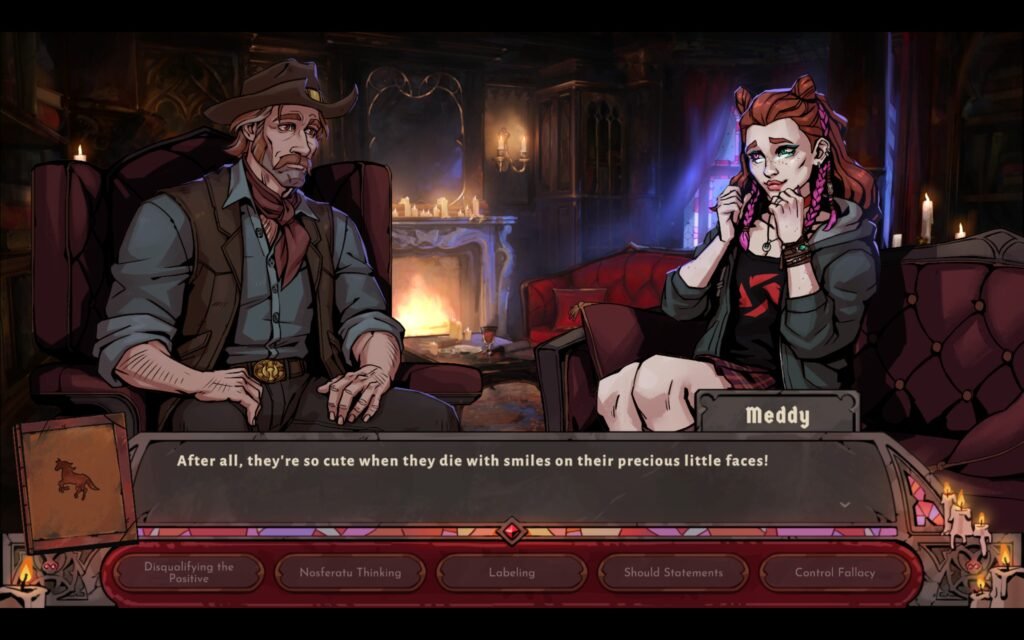Pick the Labeling distortion
Image resolution: width=1024 pixels, height=640 pixels.
(511, 573)
